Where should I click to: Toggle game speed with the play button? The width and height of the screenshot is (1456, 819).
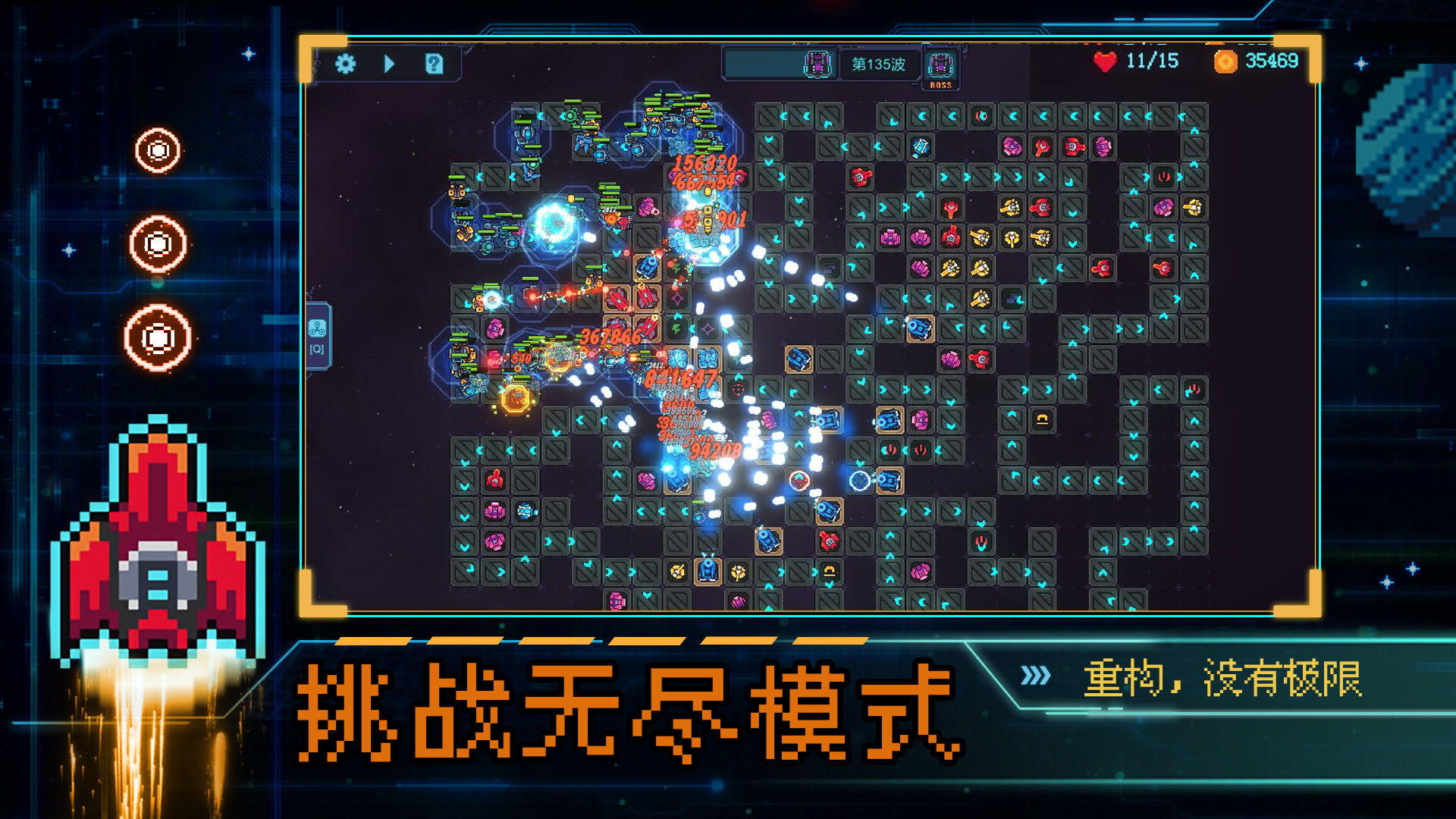tap(389, 65)
